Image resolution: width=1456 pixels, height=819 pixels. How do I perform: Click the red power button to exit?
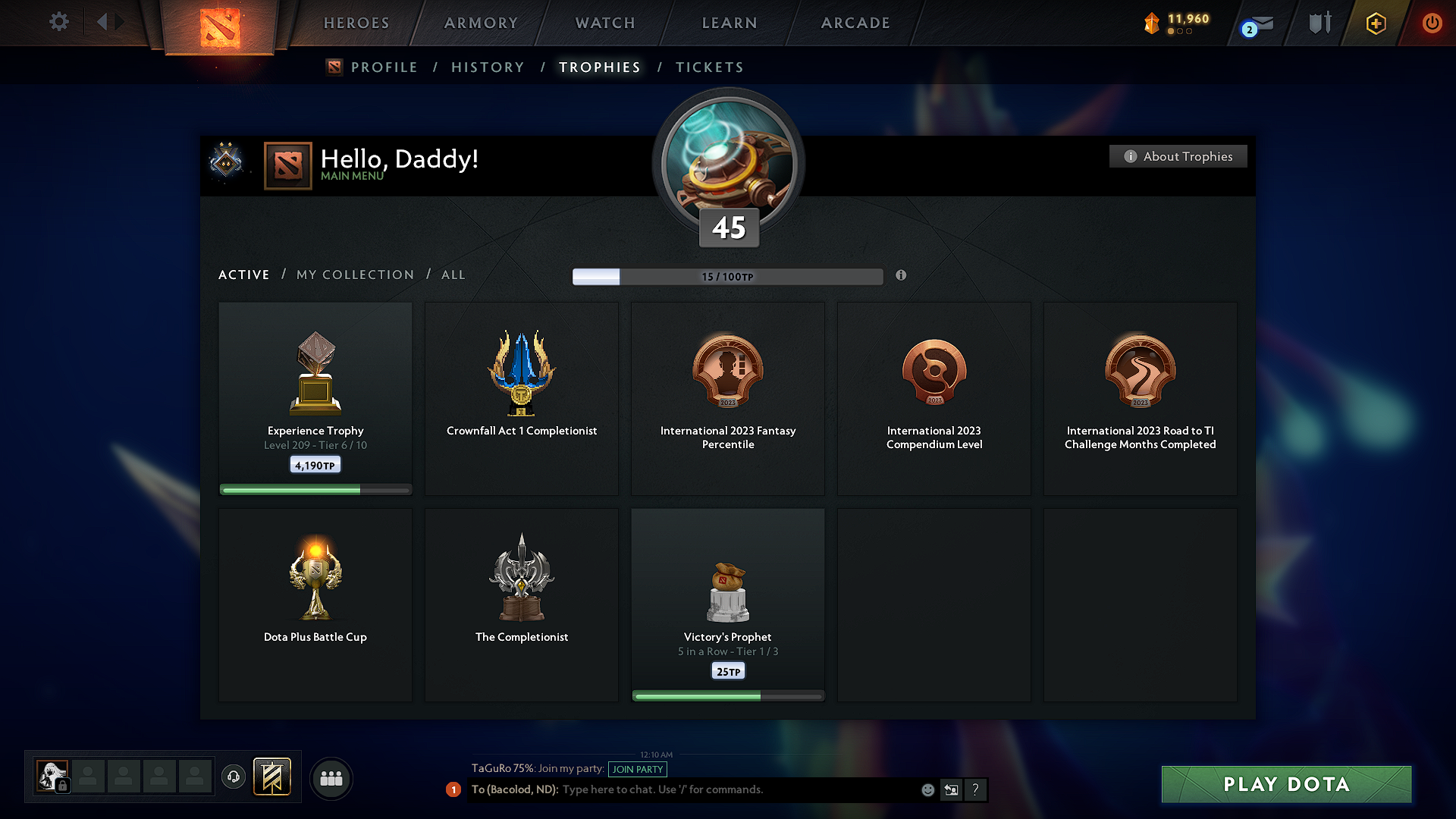pyautogui.click(x=1432, y=24)
